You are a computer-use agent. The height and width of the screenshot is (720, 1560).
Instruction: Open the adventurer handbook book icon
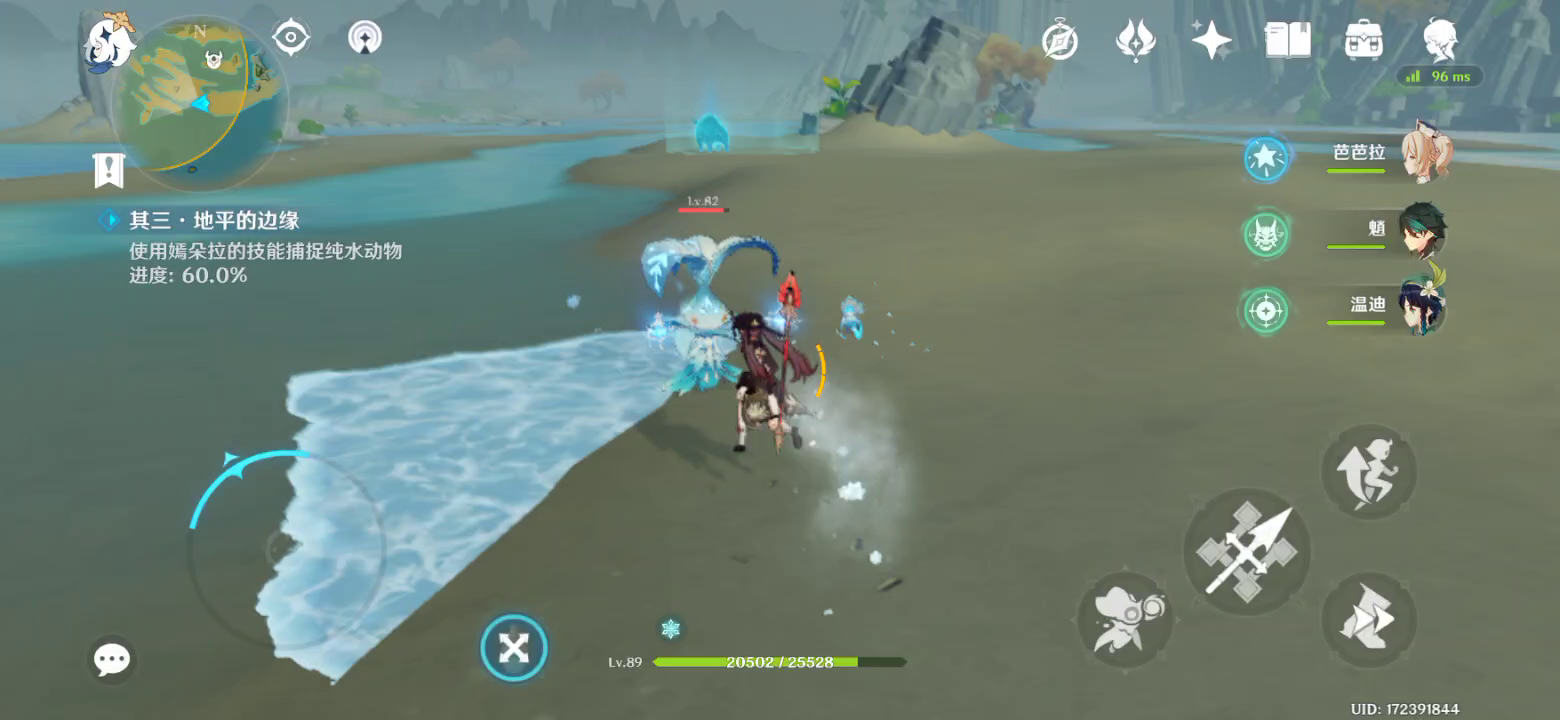tap(1287, 41)
